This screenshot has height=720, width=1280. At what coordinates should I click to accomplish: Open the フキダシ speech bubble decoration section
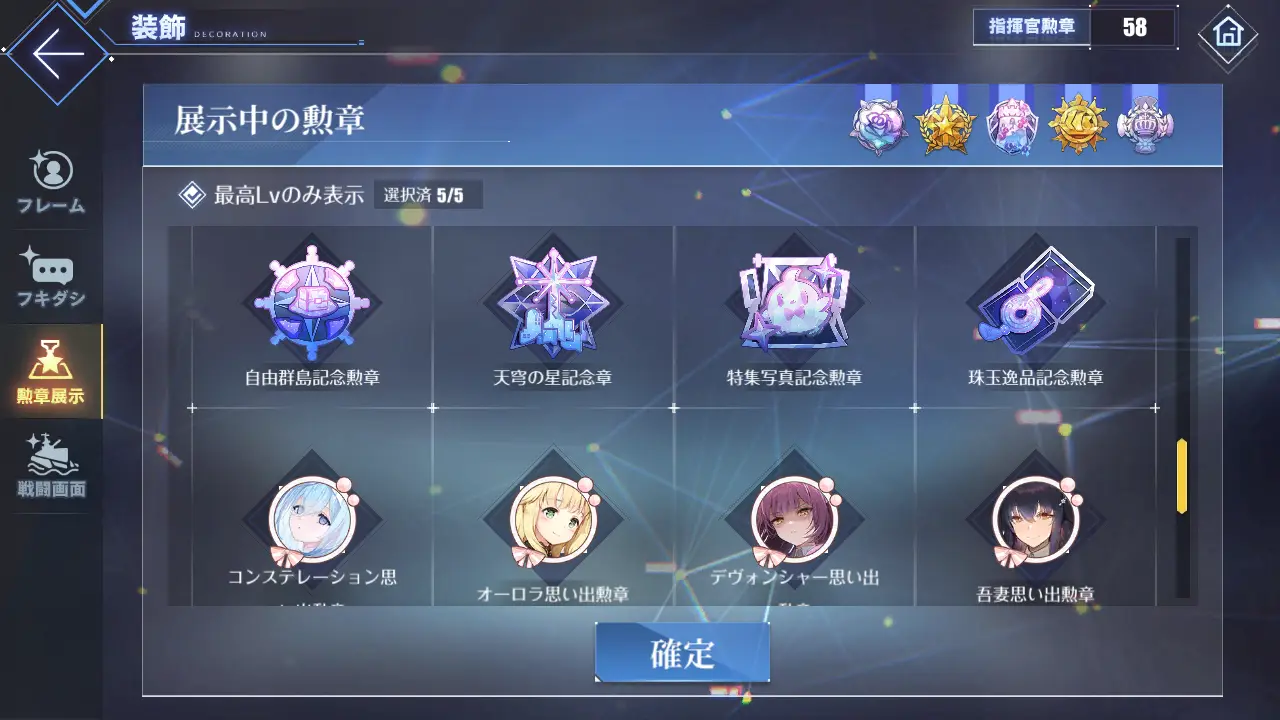click(51, 277)
